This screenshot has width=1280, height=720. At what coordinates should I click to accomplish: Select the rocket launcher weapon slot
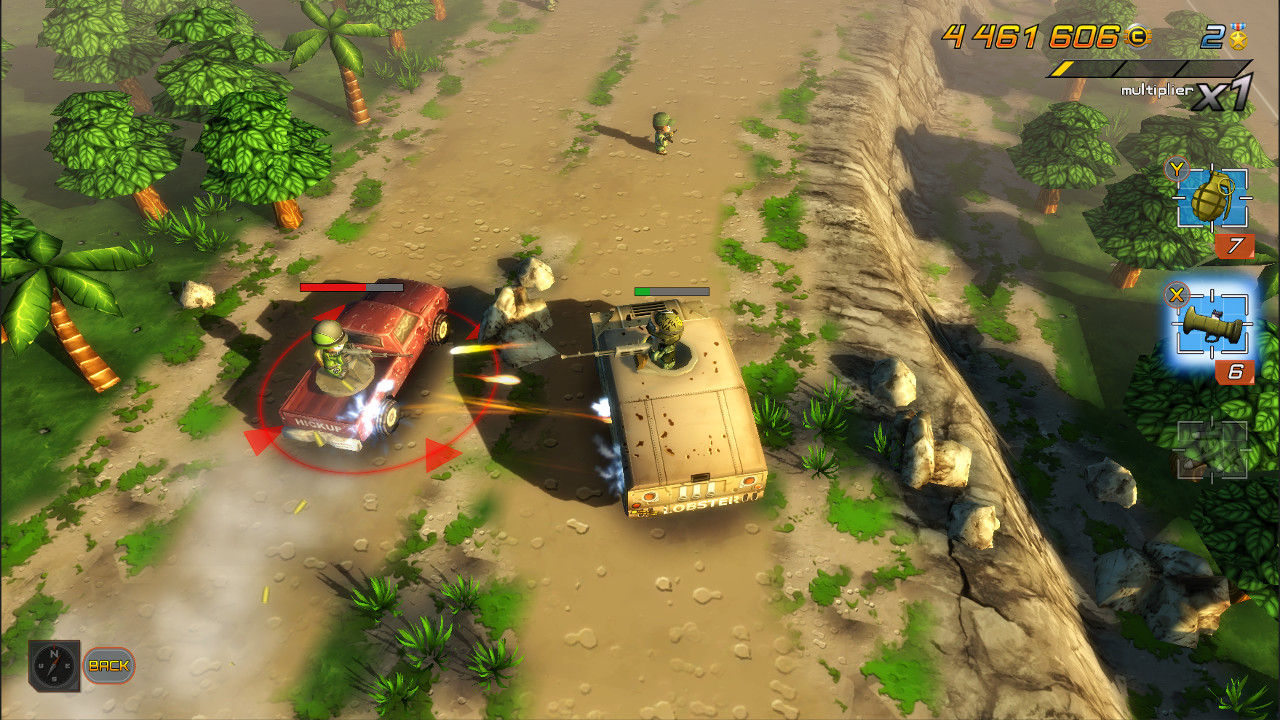(x=1211, y=322)
